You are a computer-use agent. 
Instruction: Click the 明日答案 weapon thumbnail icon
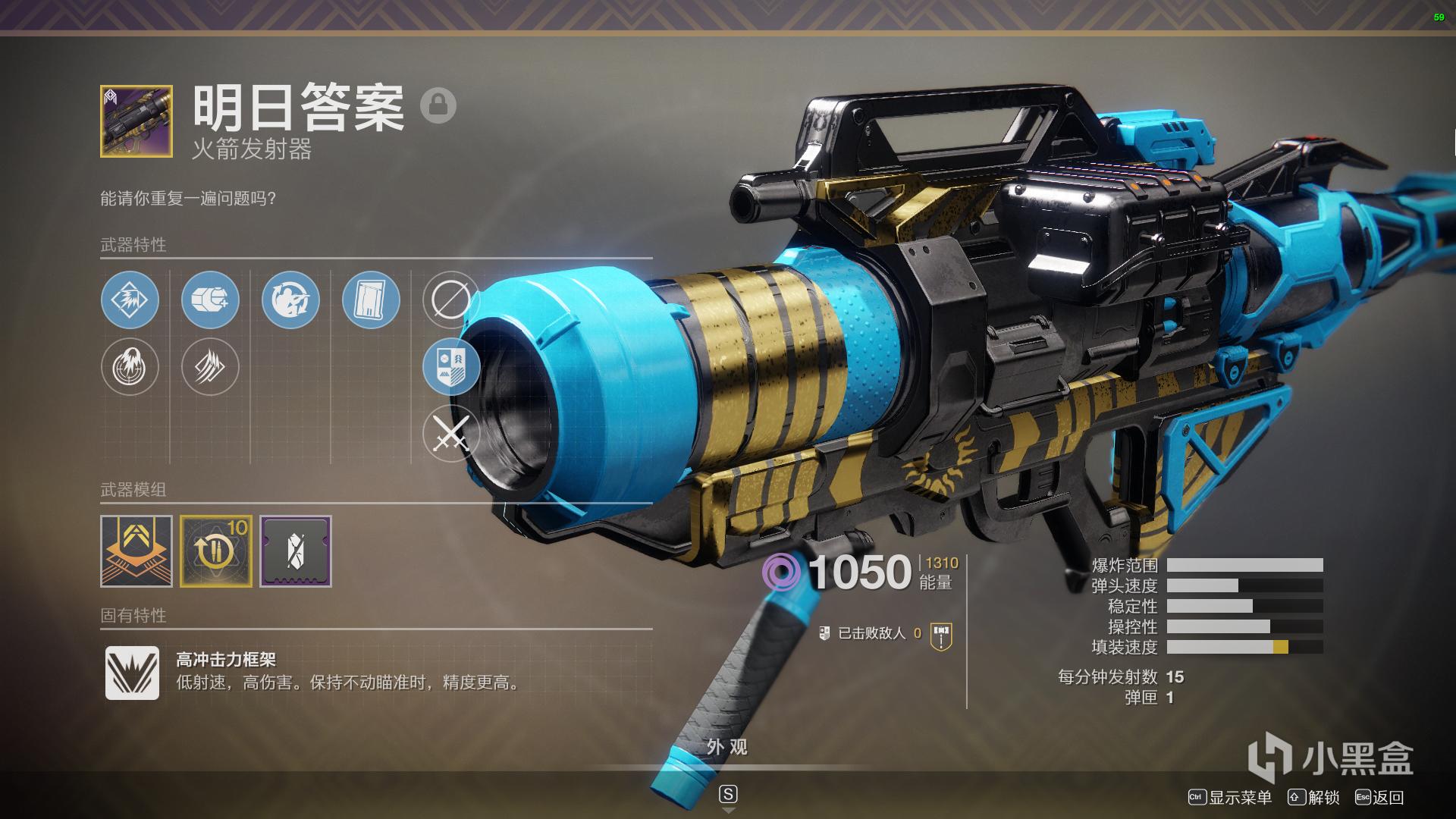pyautogui.click(x=136, y=121)
